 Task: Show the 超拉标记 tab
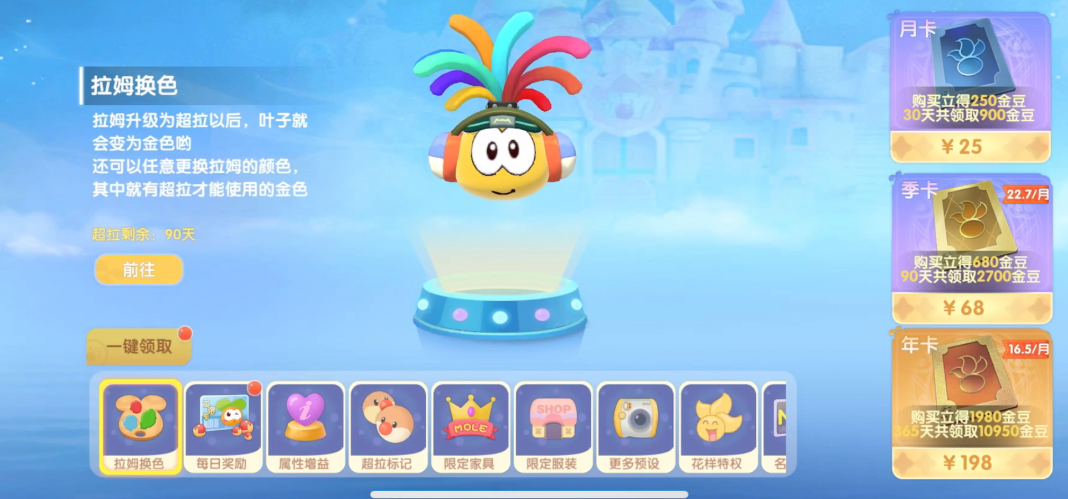click(x=387, y=425)
